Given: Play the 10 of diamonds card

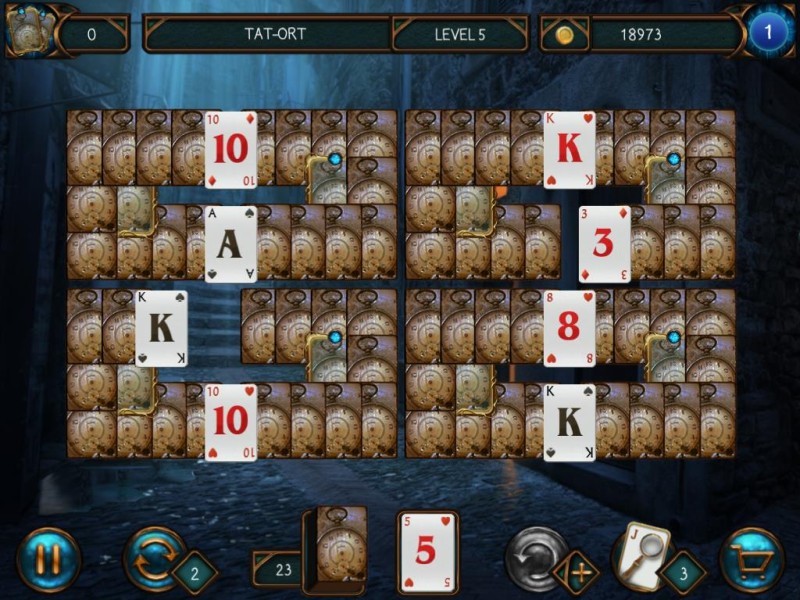Looking at the screenshot, I should click(230, 149).
